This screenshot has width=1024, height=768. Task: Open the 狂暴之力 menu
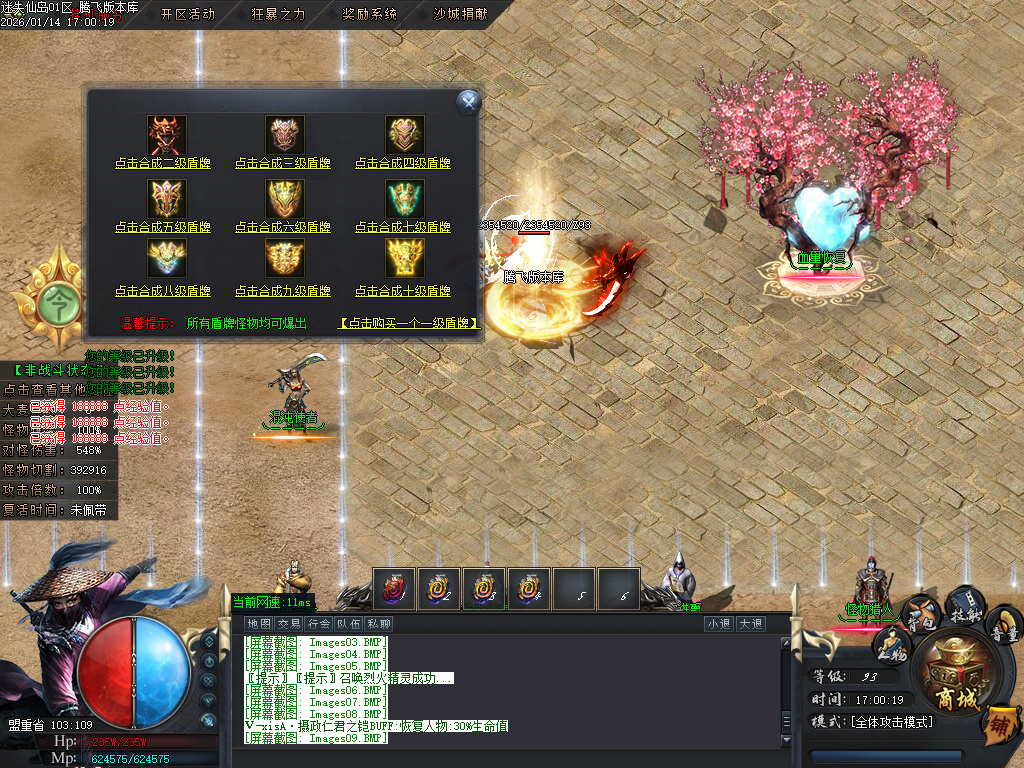278,14
